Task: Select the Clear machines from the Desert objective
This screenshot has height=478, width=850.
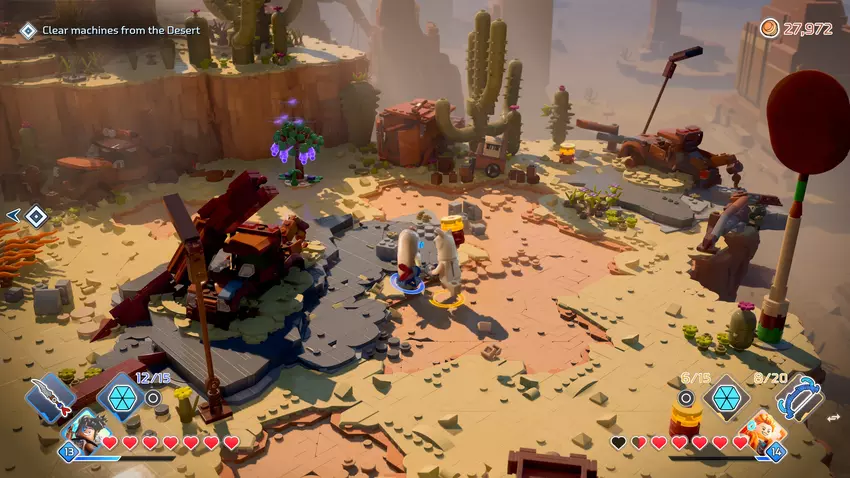Action: pos(120,30)
